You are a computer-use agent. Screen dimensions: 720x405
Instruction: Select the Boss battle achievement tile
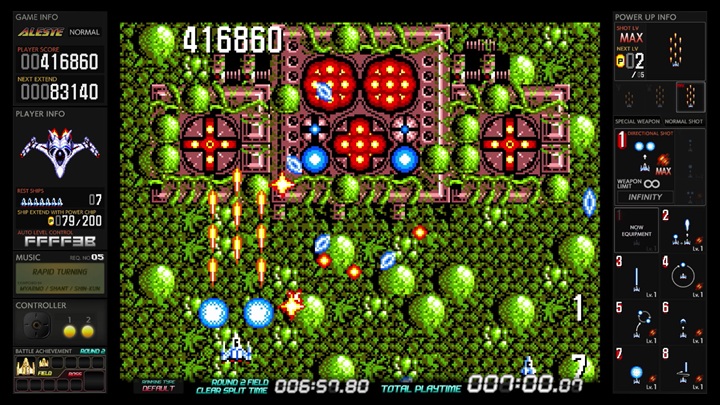pos(75,368)
